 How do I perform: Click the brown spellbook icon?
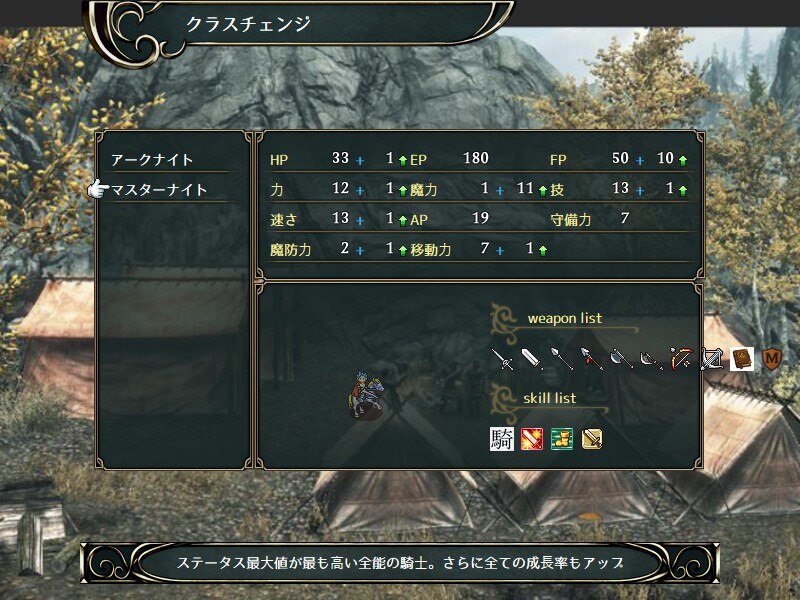coord(741,359)
